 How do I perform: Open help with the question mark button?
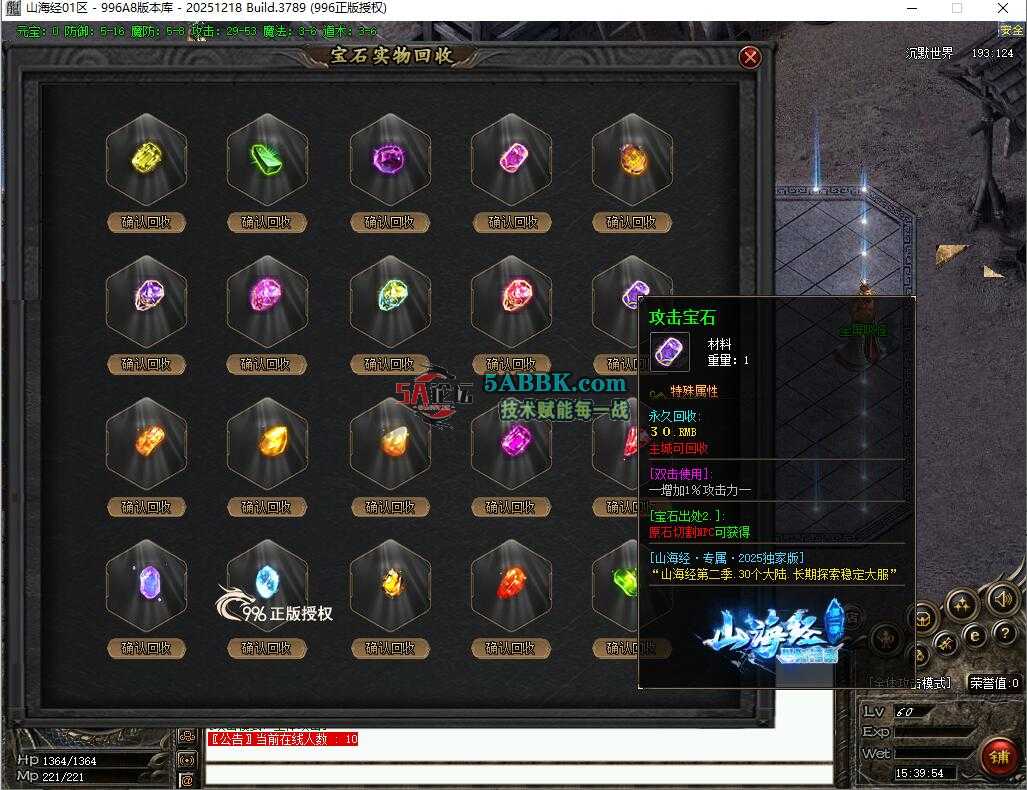[1004, 633]
